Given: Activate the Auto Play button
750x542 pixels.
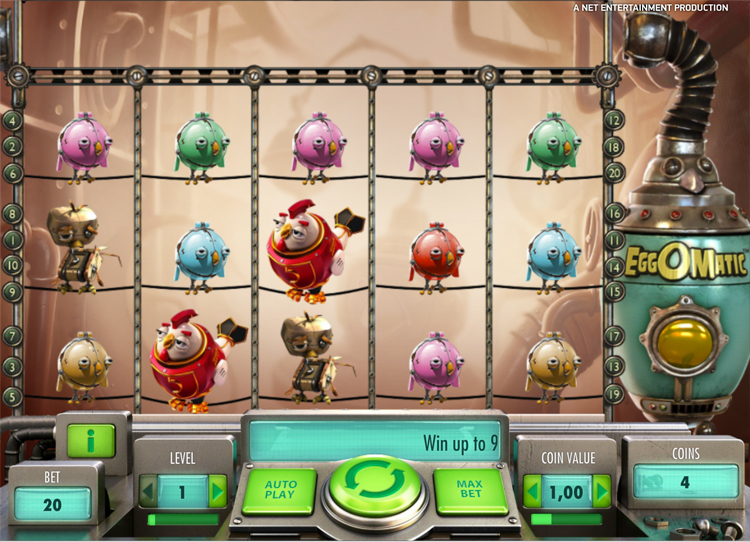Looking at the screenshot, I should click(x=279, y=491).
